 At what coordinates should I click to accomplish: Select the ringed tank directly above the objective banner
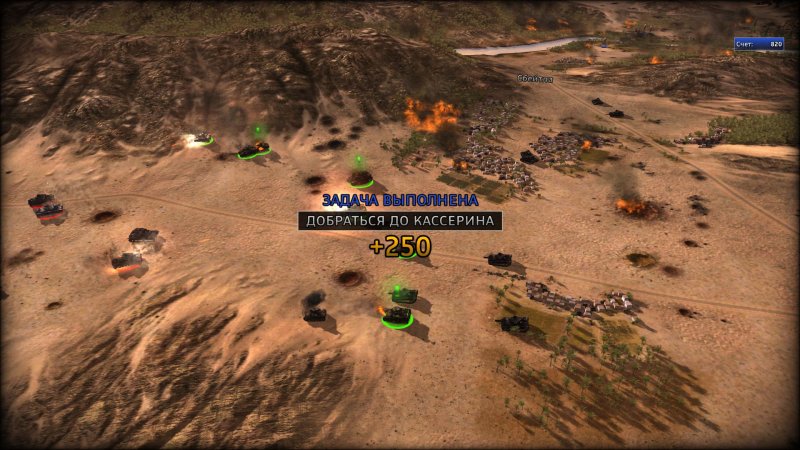tap(360, 179)
